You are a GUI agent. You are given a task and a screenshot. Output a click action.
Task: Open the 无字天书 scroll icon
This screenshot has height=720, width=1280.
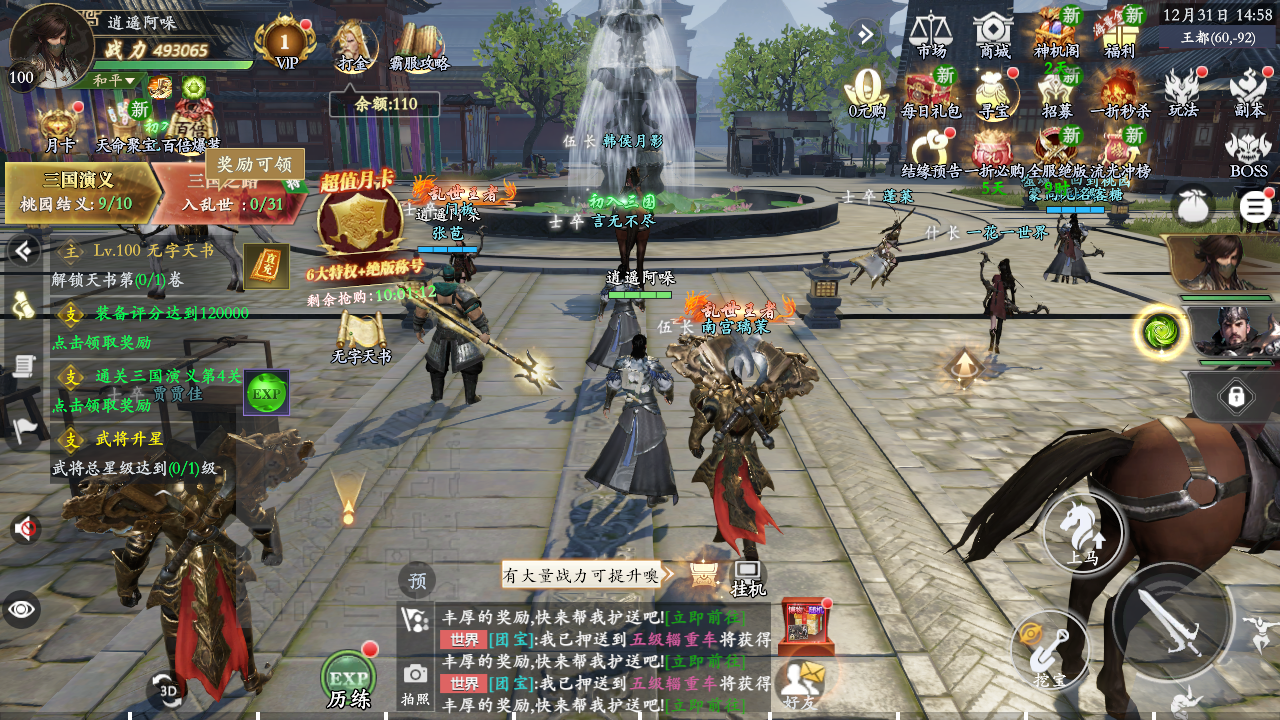[x=361, y=336]
